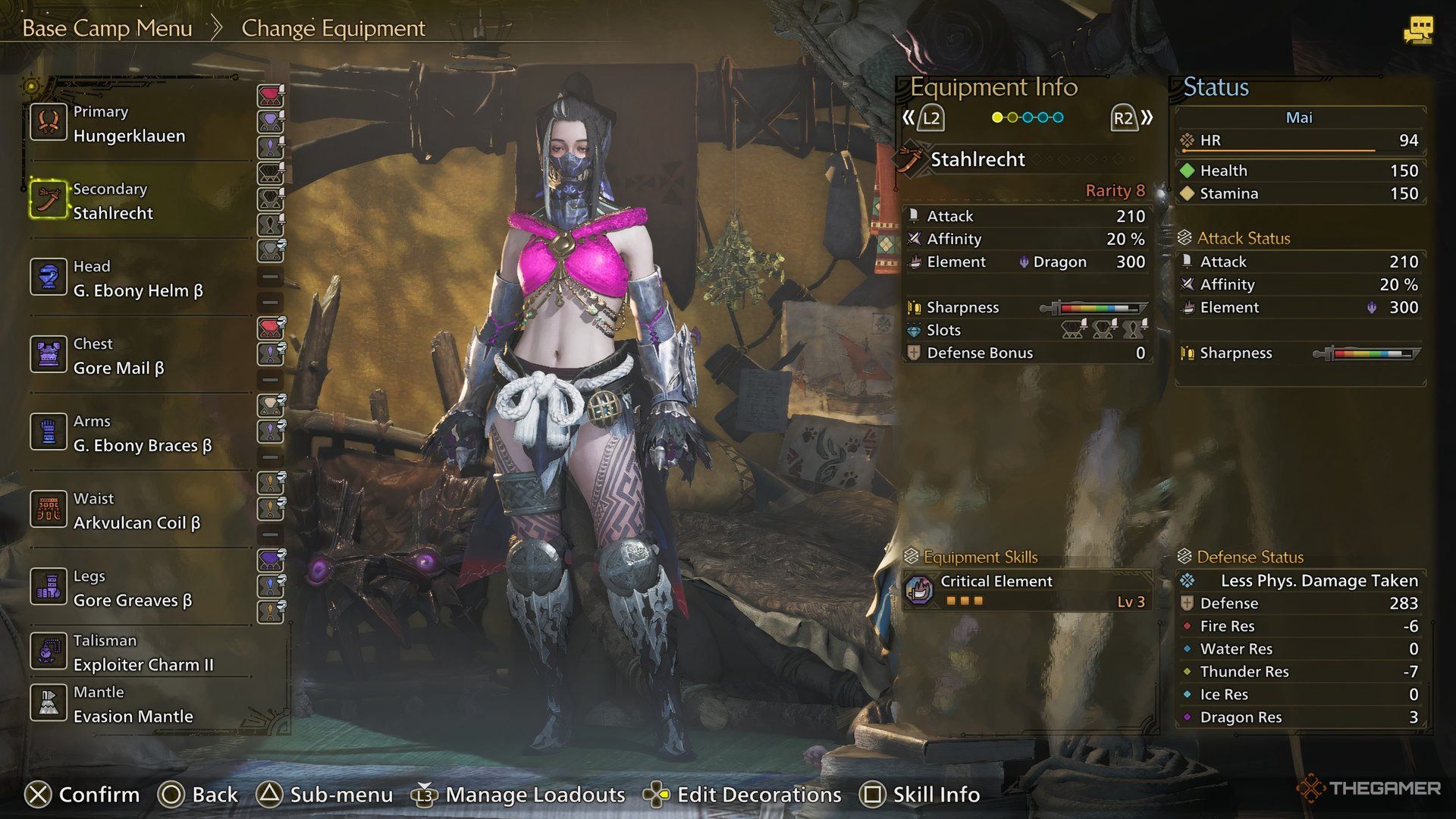Choose the Secondary weapon Stahlrecht slot
The height and width of the screenshot is (819, 1456).
(x=114, y=202)
